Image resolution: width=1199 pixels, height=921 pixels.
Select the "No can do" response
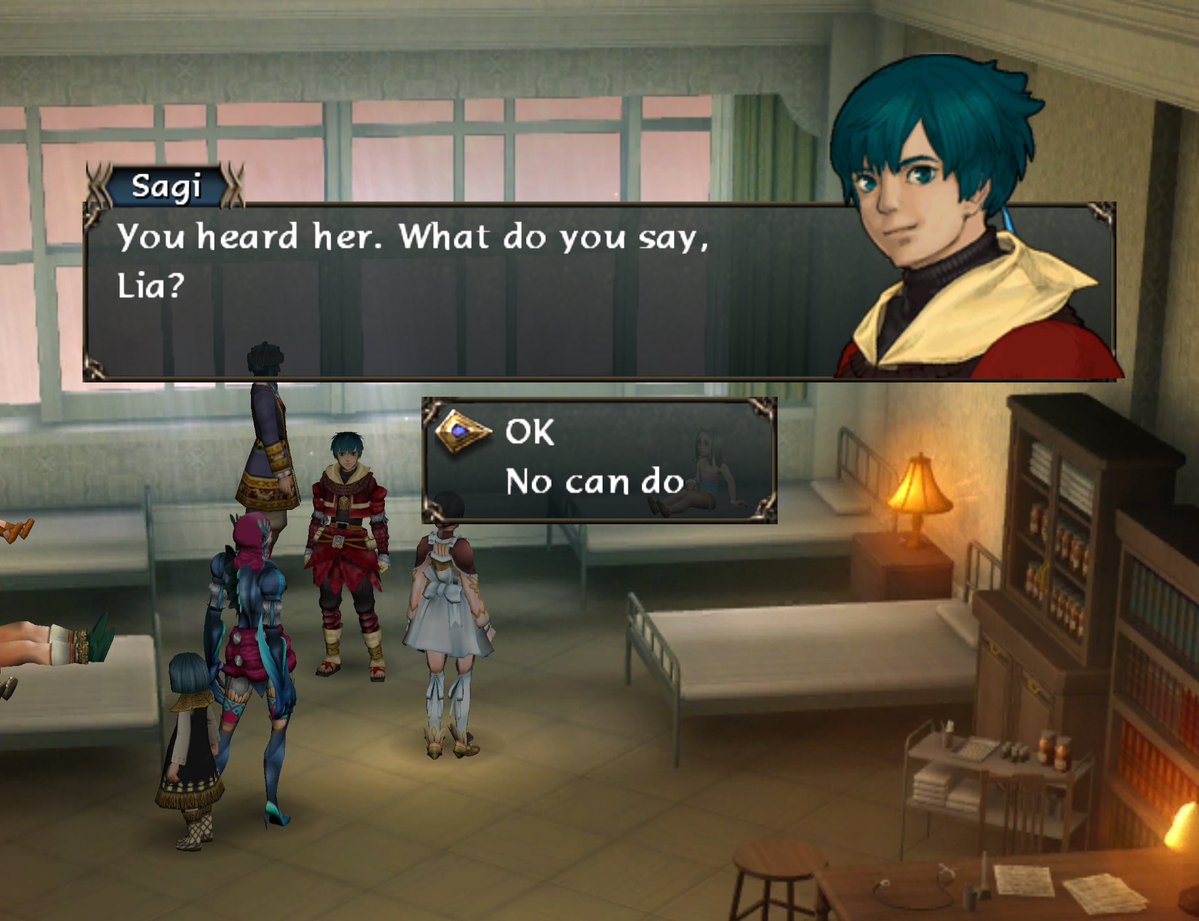point(593,483)
